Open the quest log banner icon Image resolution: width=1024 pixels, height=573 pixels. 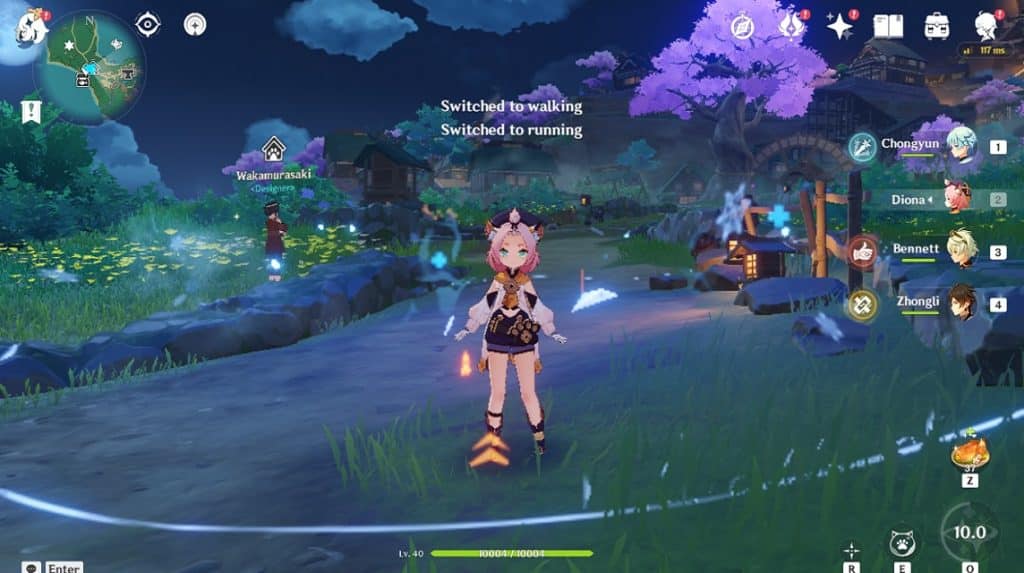31,110
